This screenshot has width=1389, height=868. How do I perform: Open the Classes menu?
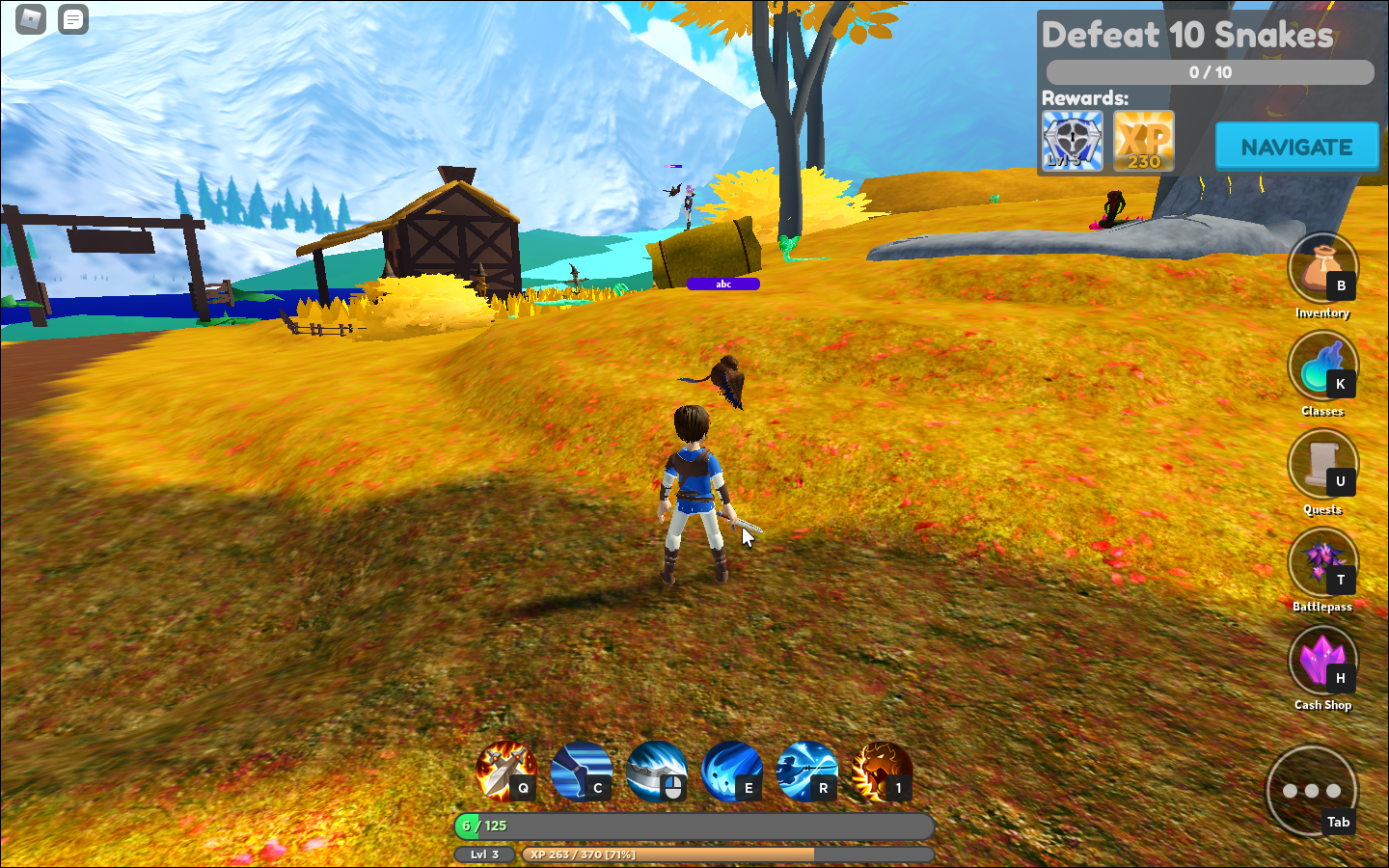[x=1322, y=366]
